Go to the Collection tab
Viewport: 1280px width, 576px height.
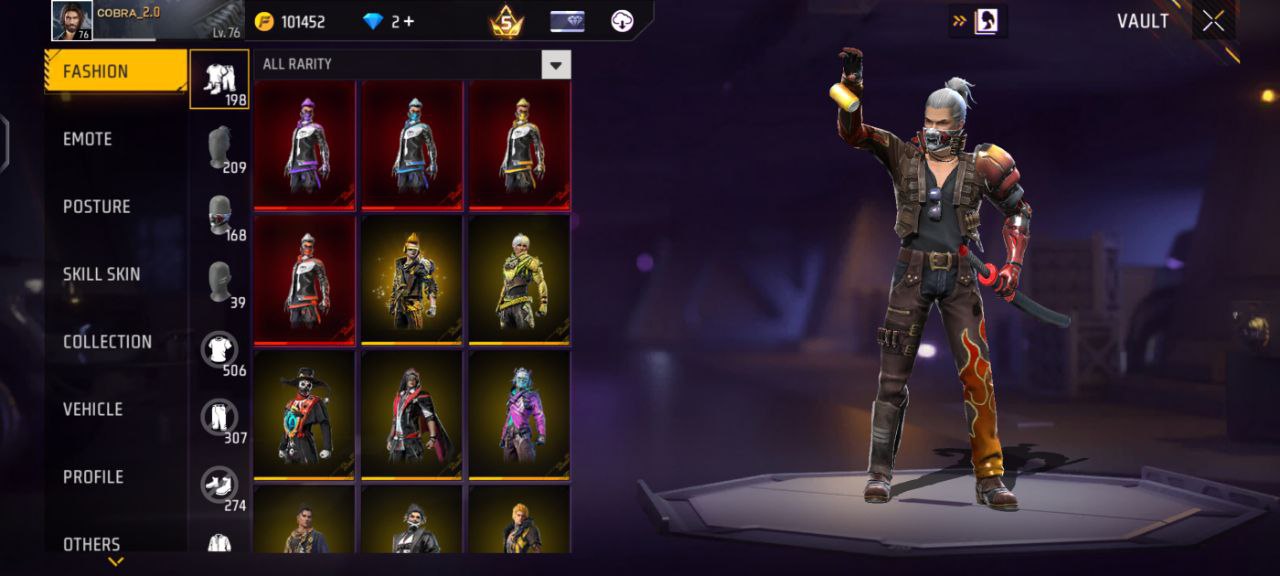pyautogui.click(x=108, y=342)
